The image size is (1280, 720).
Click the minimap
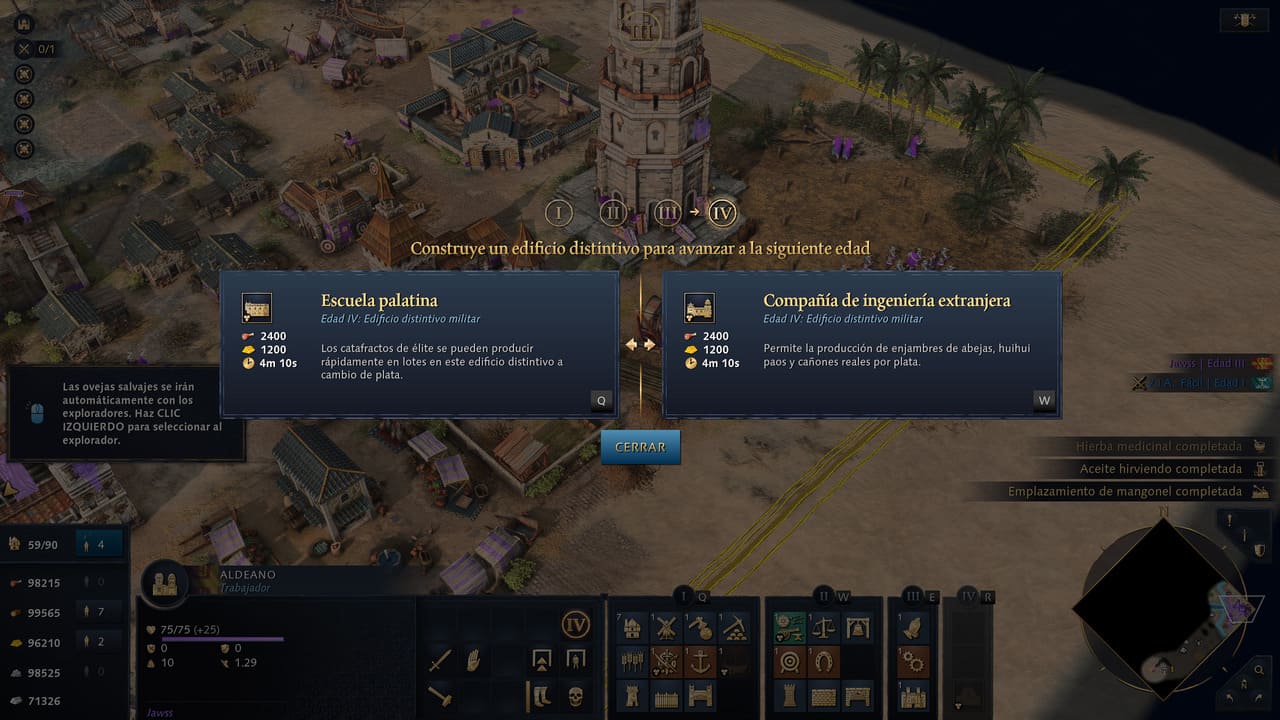point(1160,608)
